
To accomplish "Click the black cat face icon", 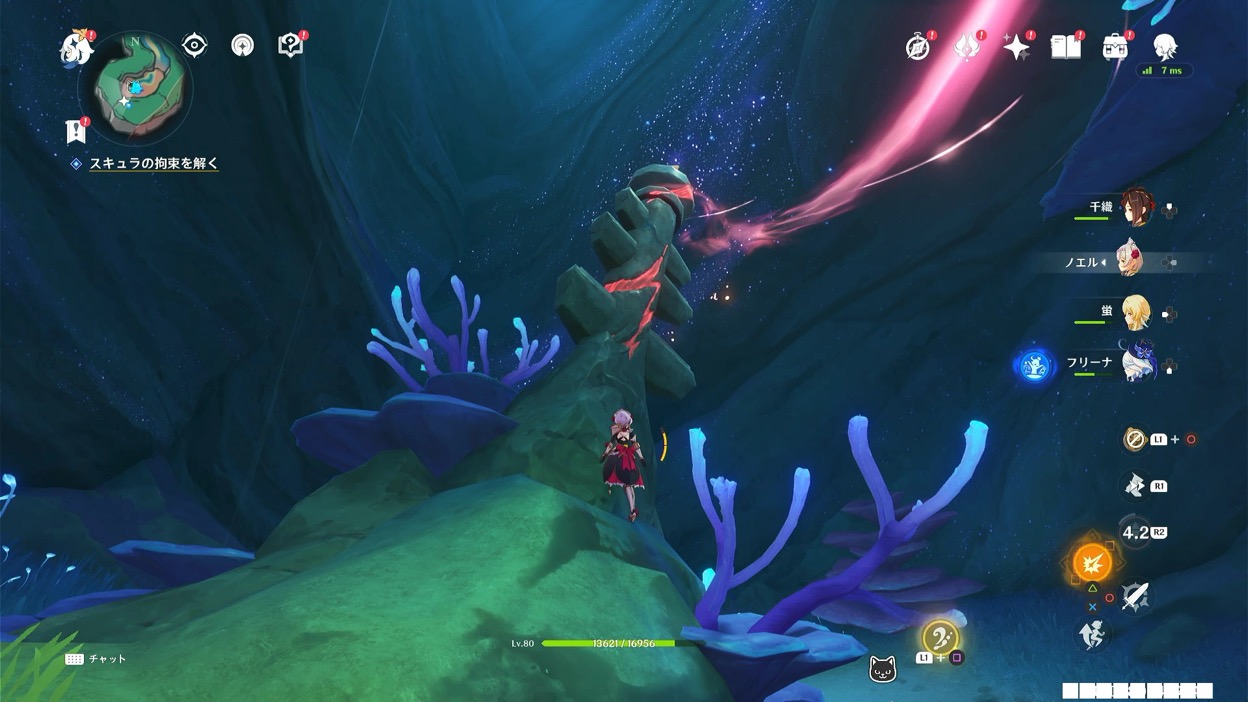I will (x=882, y=669).
